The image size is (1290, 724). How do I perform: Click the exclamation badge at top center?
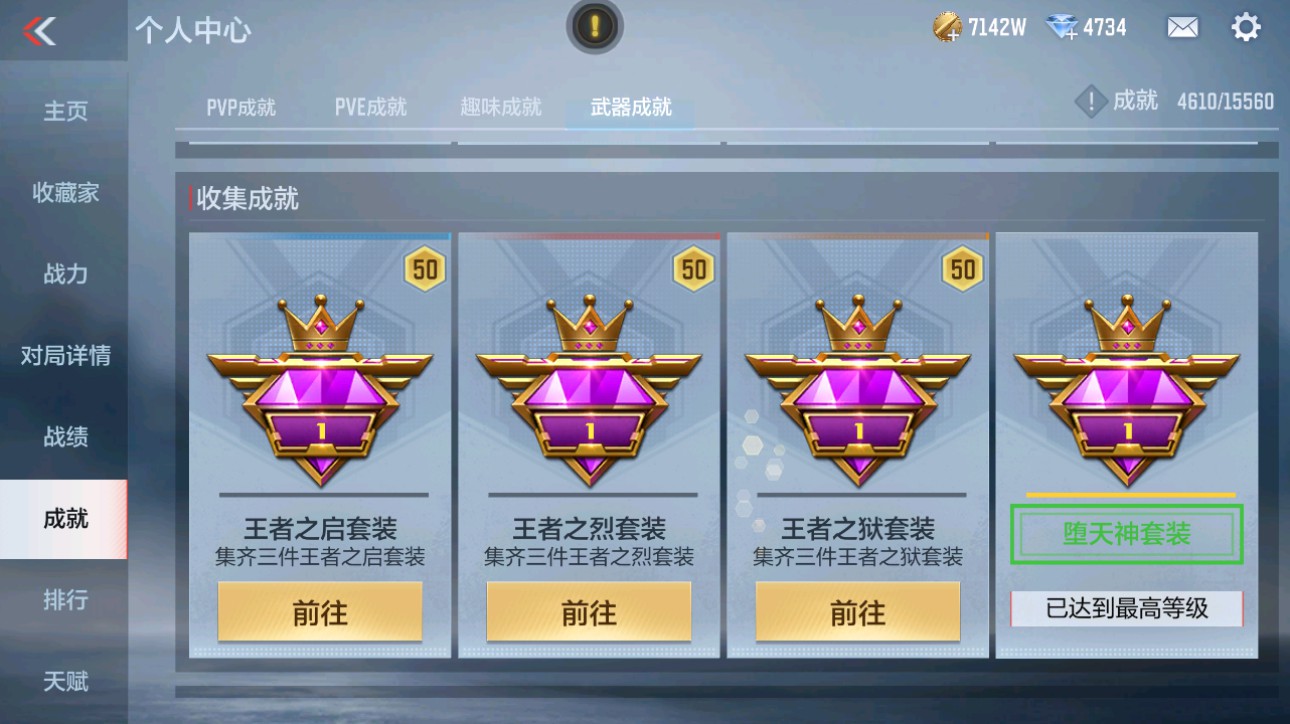pyautogui.click(x=594, y=26)
